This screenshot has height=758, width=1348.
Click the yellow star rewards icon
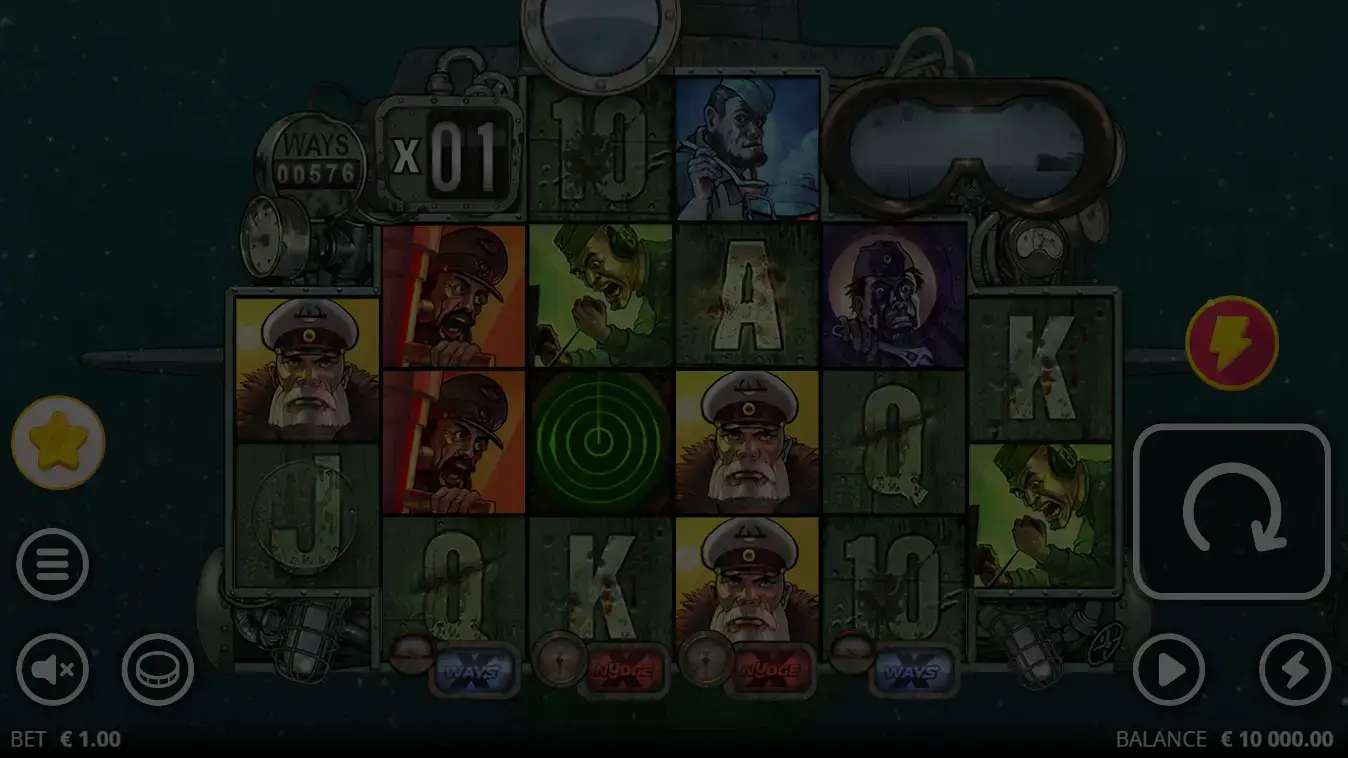pyautogui.click(x=56, y=443)
